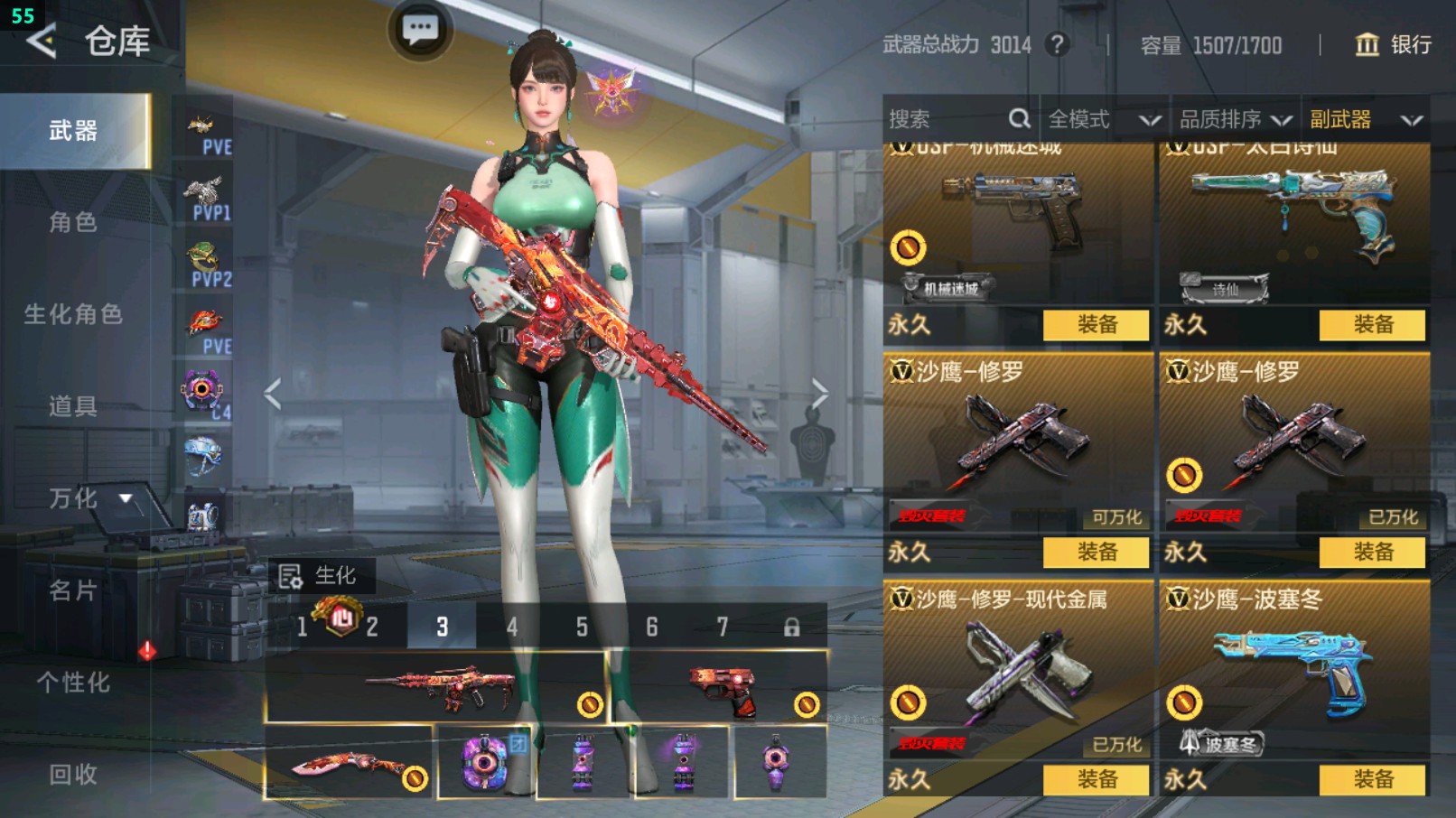The height and width of the screenshot is (818, 1456).
Task: Select the 名片 menu entry
Action: 73,590
